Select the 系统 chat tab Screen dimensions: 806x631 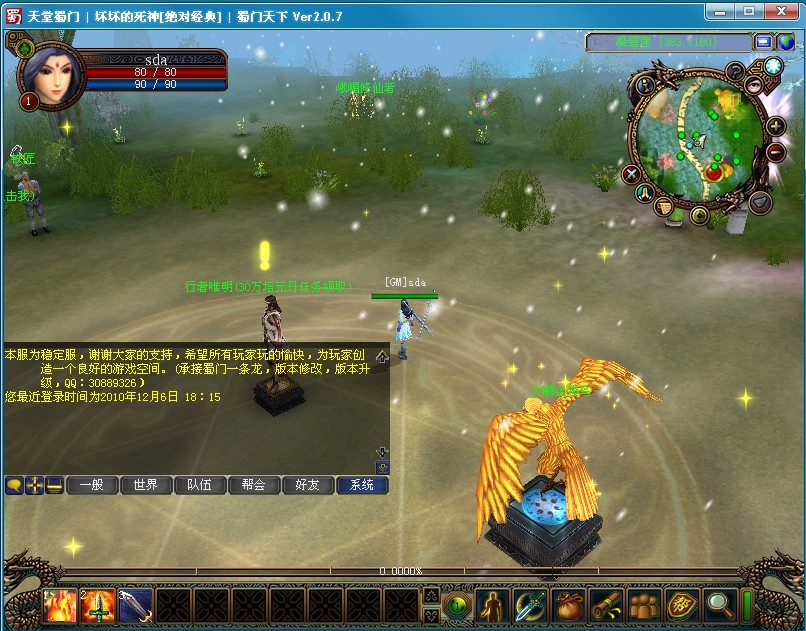click(361, 485)
